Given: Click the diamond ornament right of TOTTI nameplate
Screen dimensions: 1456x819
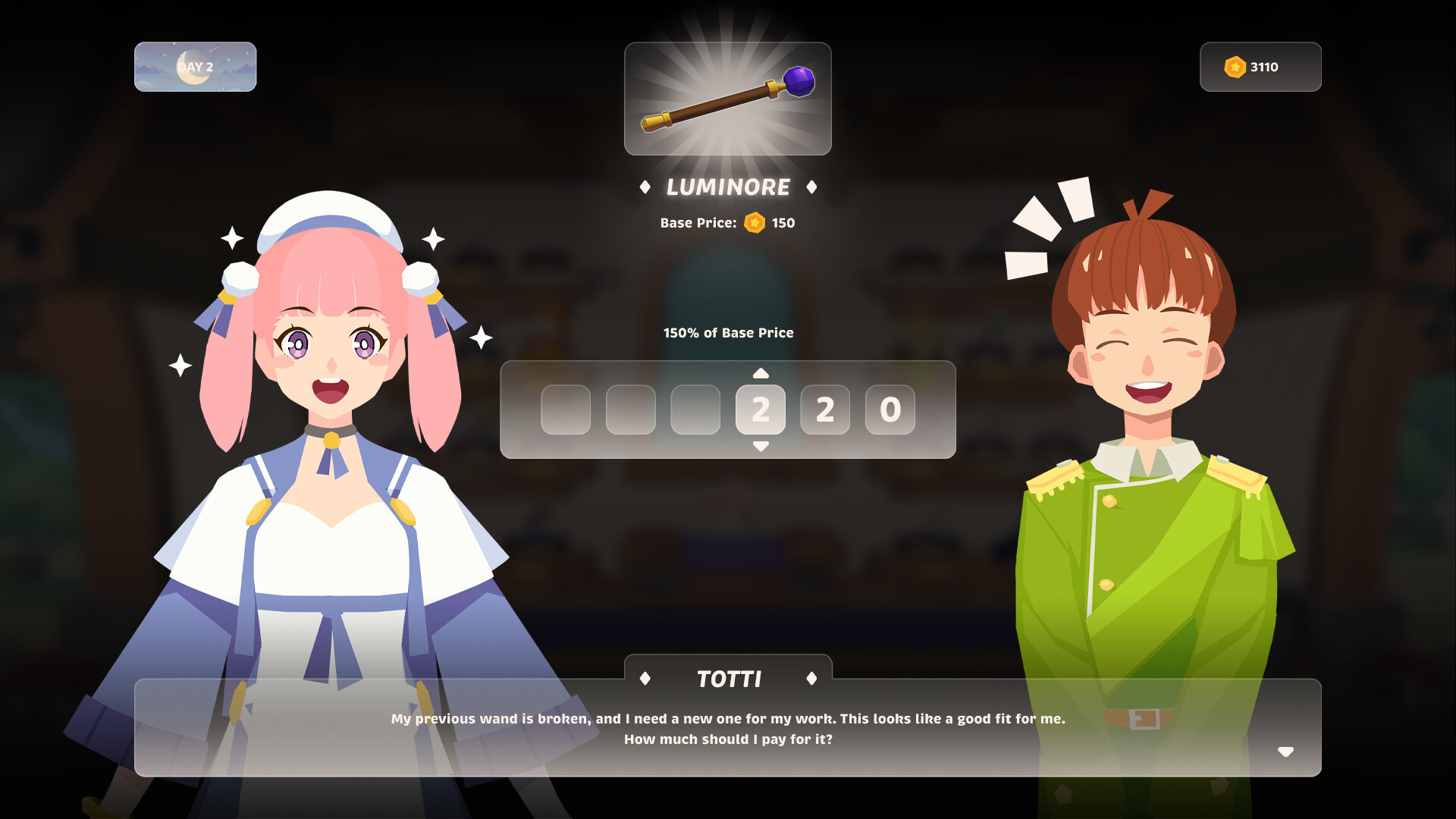Looking at the screenshot, I should click(812, 679).
